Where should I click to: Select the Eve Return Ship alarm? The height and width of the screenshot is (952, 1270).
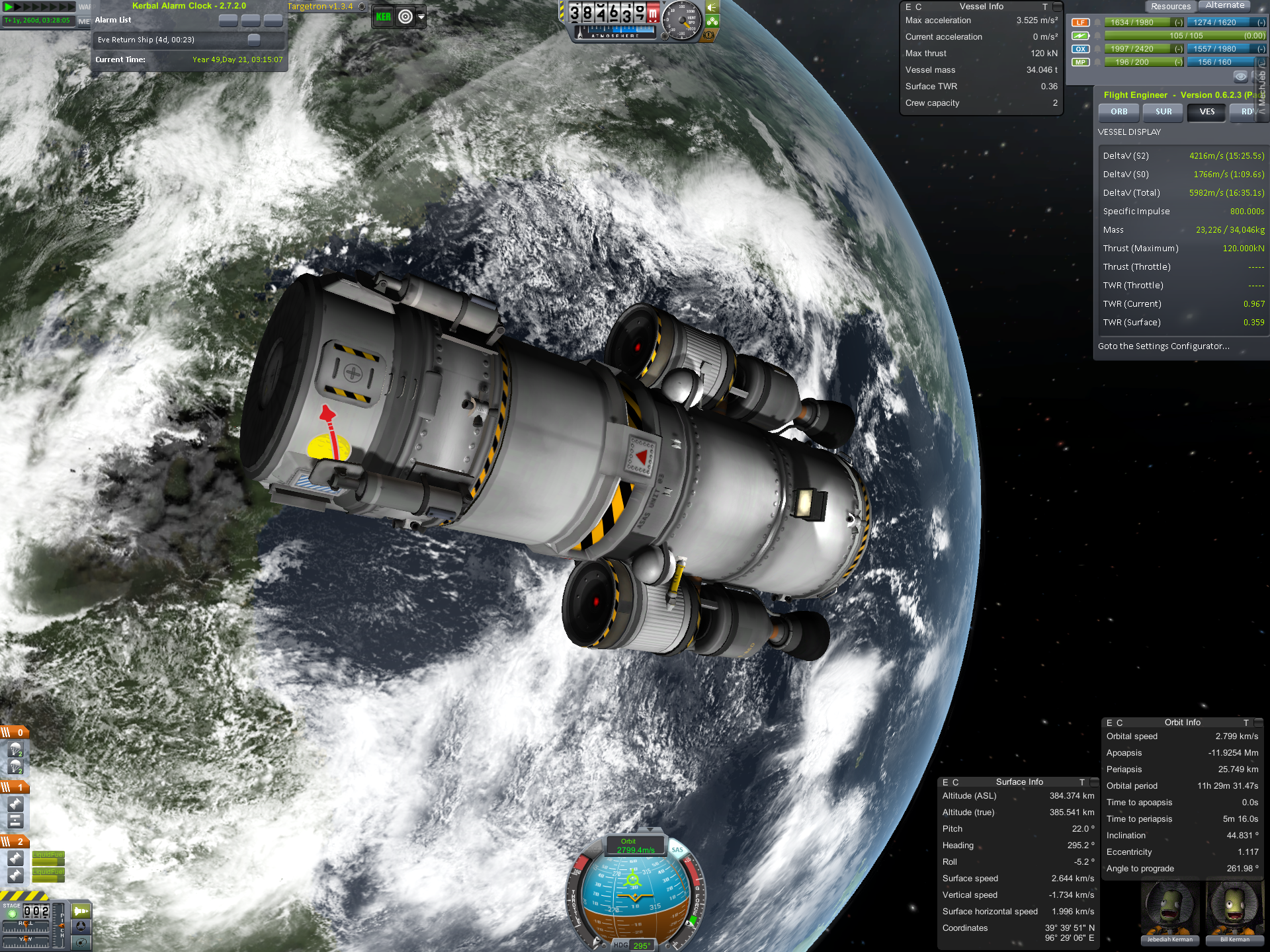[x=146, y=40]
